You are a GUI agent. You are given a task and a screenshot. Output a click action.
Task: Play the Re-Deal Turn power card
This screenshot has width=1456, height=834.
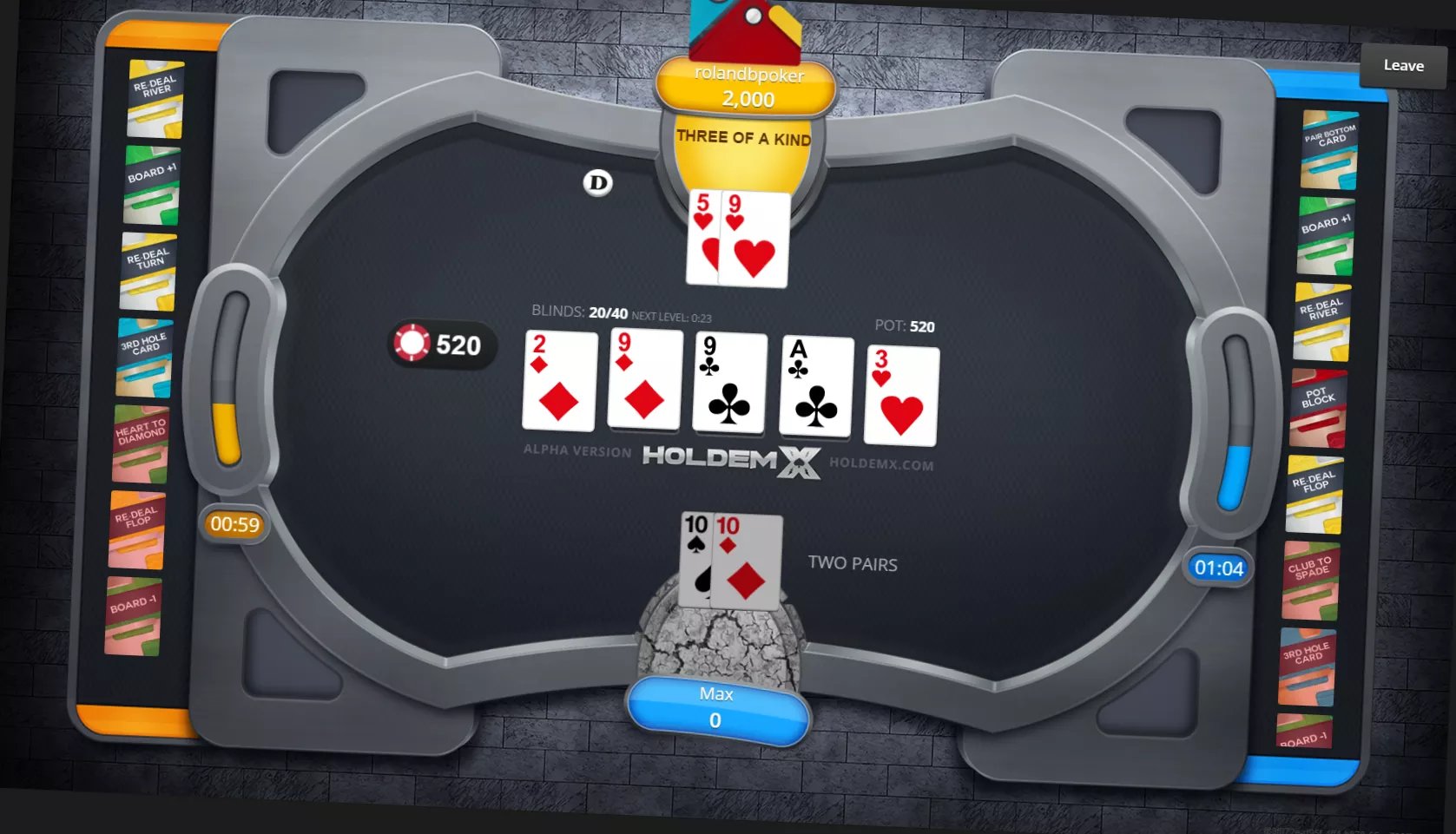(x=148, y=272)
